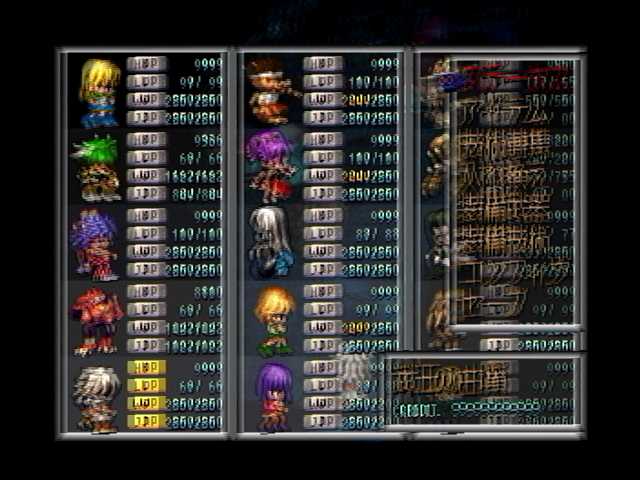Select the blonde character in blue
640x480 pixels.
99,92
